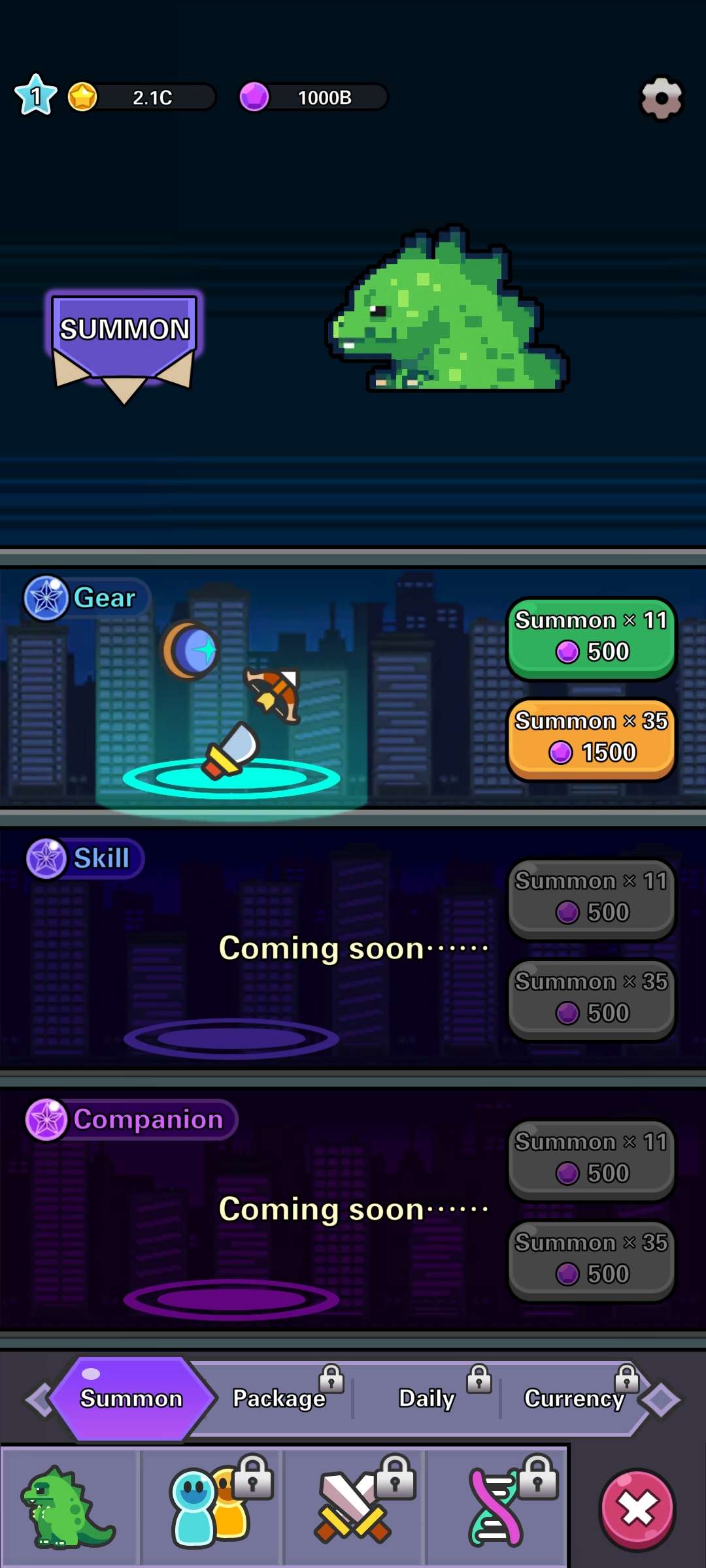Select the locked Daily tab
706x1568 pixels.
pyautogui.click(x=427, y=1398)
